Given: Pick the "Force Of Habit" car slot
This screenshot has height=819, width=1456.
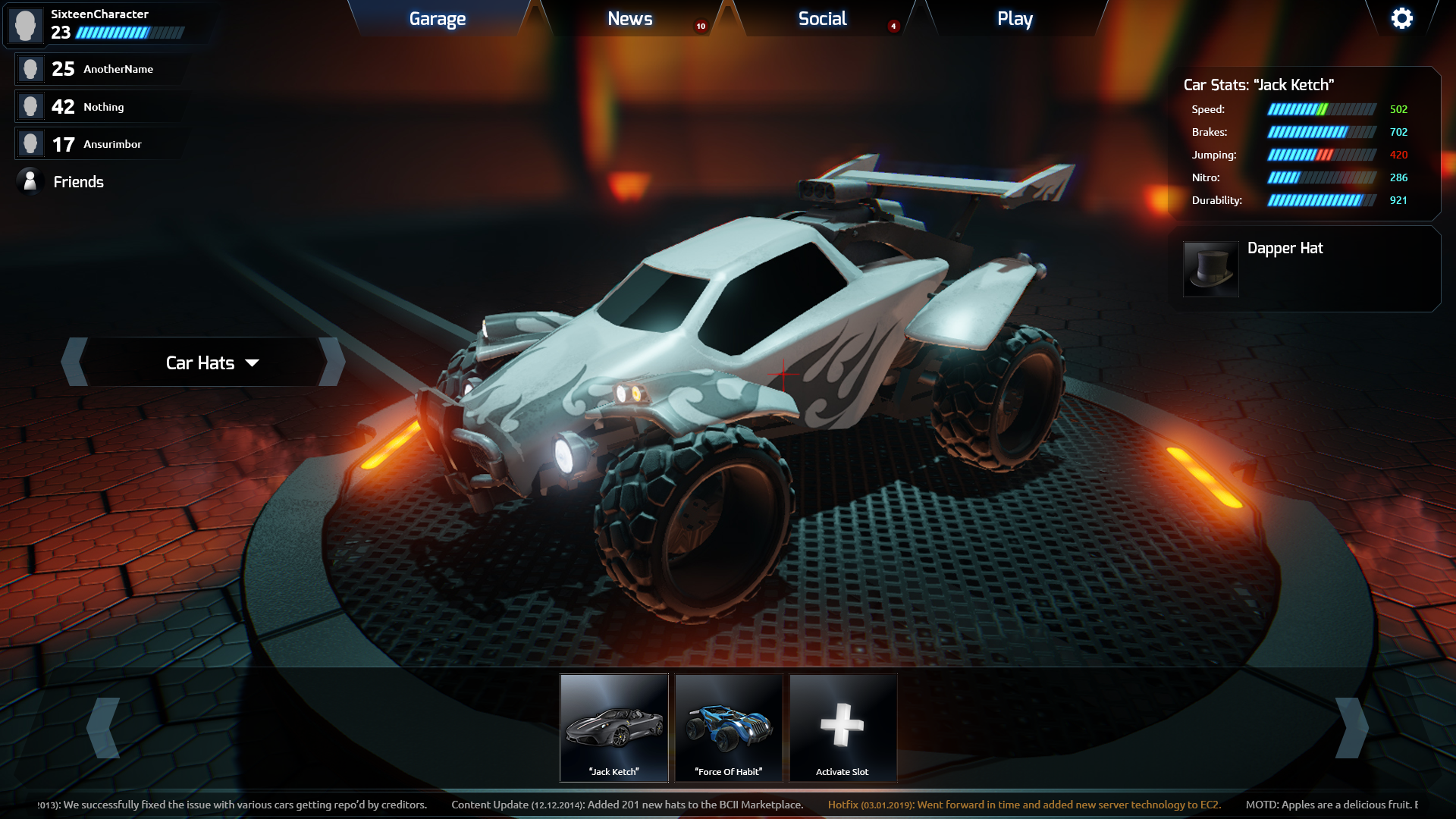Looking at the screenshot, I should (x=729, y=728).
